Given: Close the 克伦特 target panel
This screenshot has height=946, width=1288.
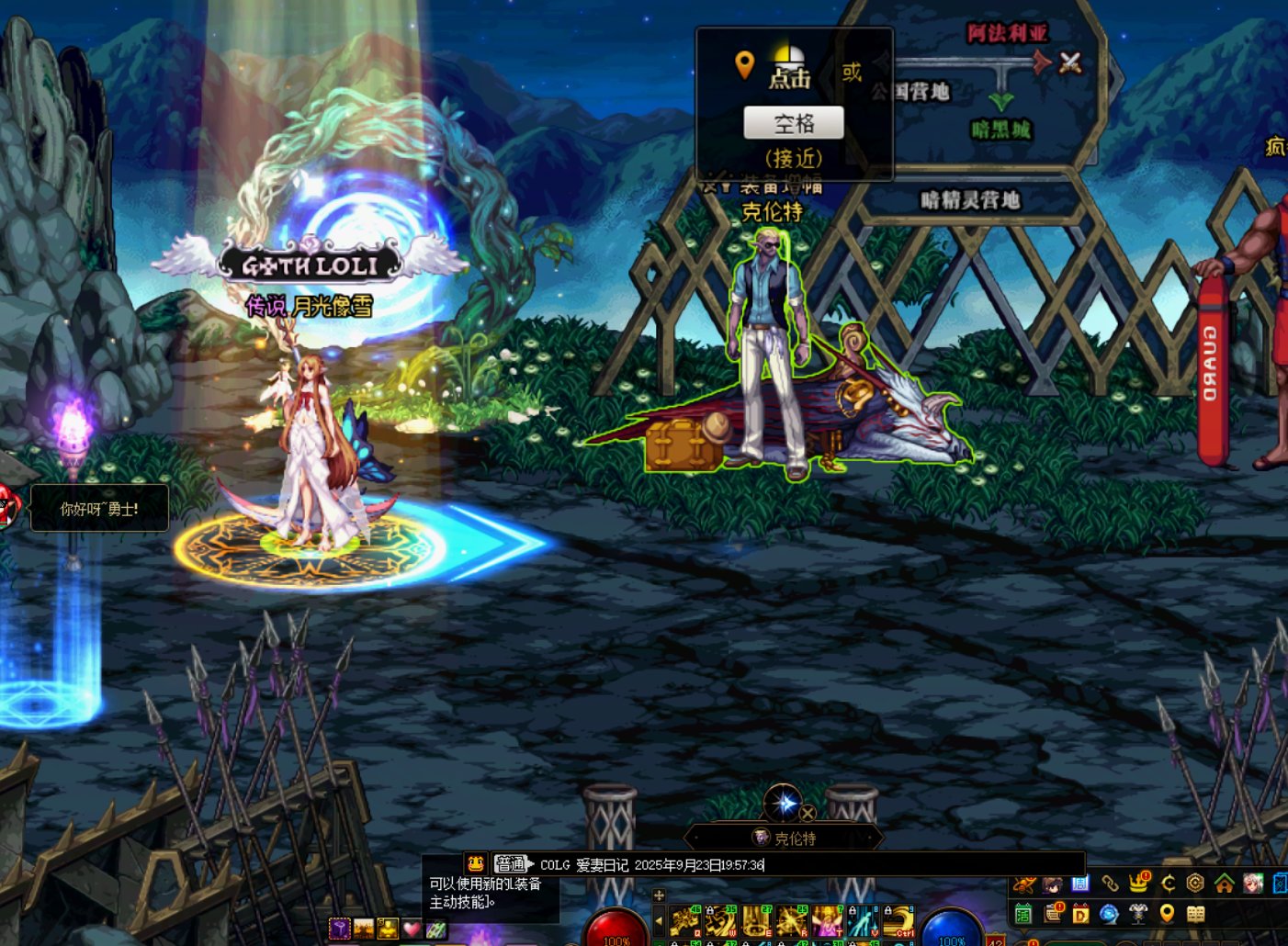Looking at the screenshot, I should [808, 813].
